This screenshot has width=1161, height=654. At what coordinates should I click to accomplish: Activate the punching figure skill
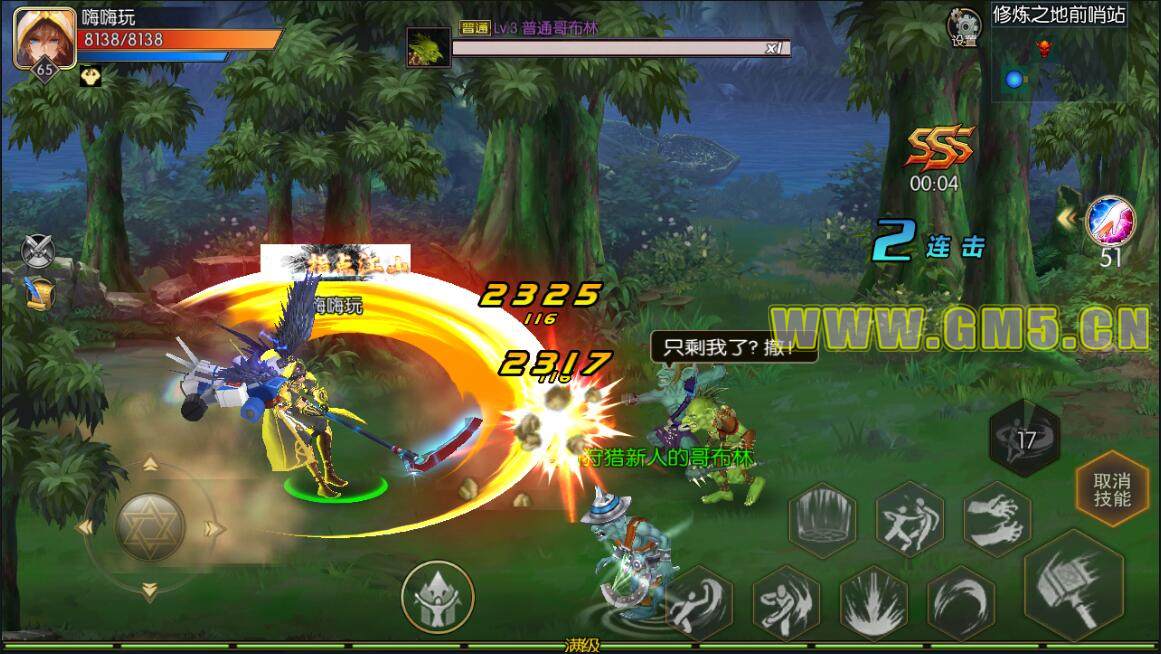[x=785, y=602]
